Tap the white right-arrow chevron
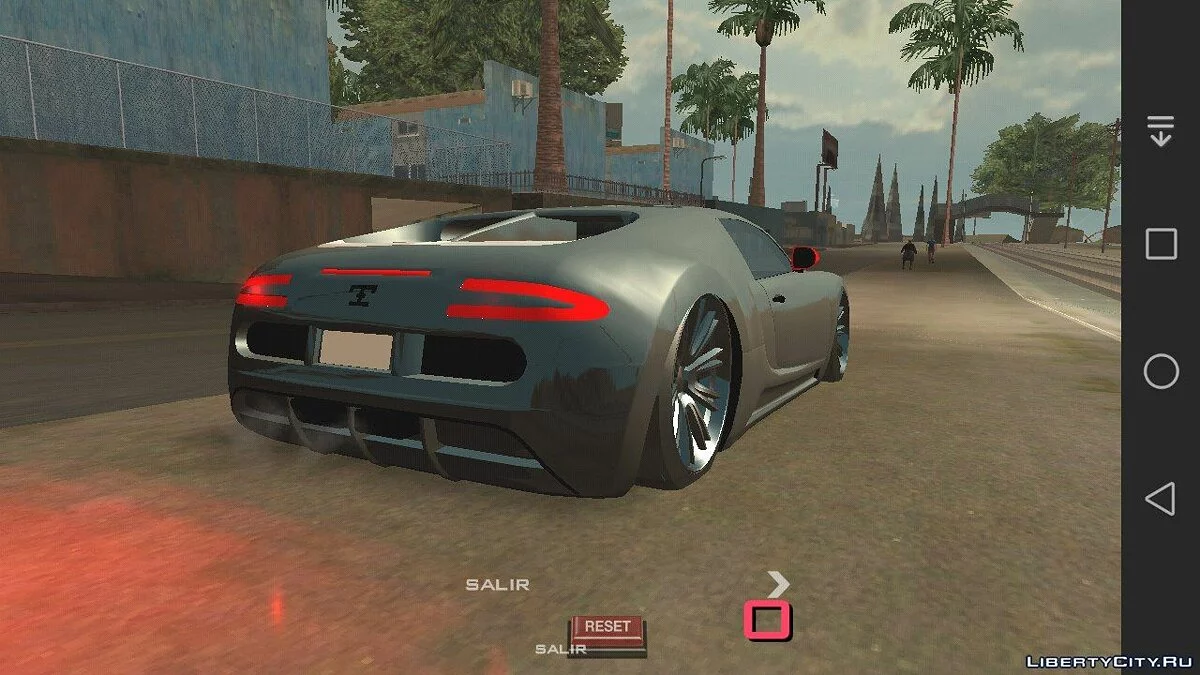The height and width of the screenshot is (675, 1200). (x=778, y=584)
